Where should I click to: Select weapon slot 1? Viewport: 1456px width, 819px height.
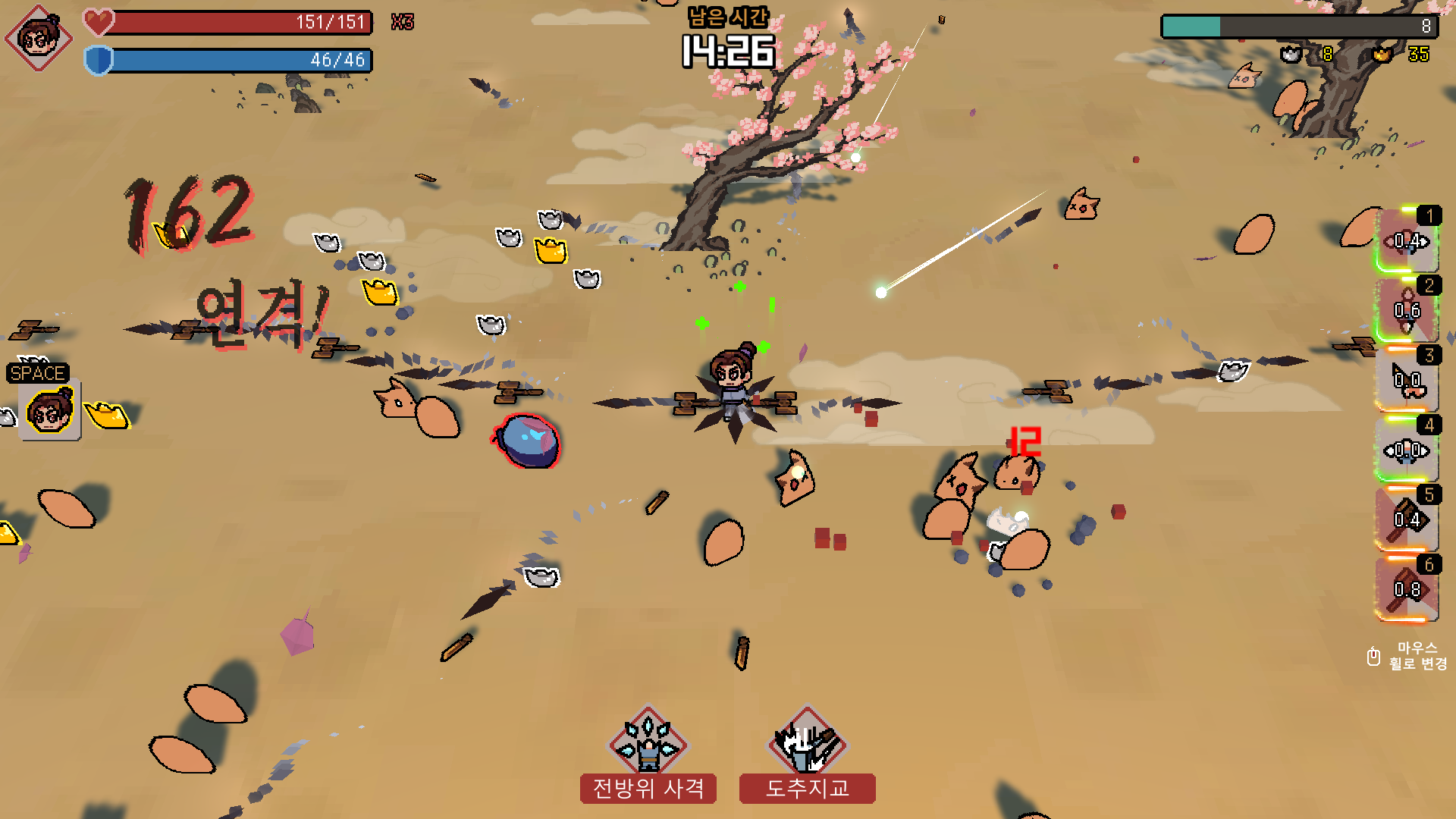pos(1407,240)
